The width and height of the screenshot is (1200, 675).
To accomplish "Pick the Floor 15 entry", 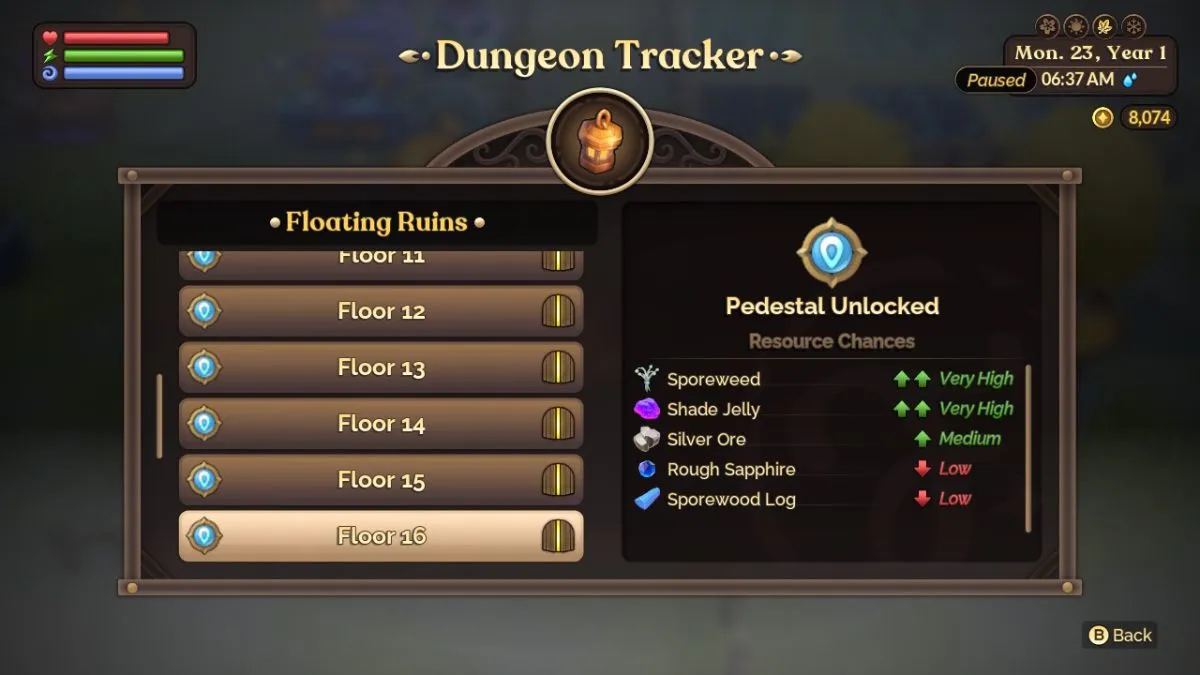I will pos(380,479).
